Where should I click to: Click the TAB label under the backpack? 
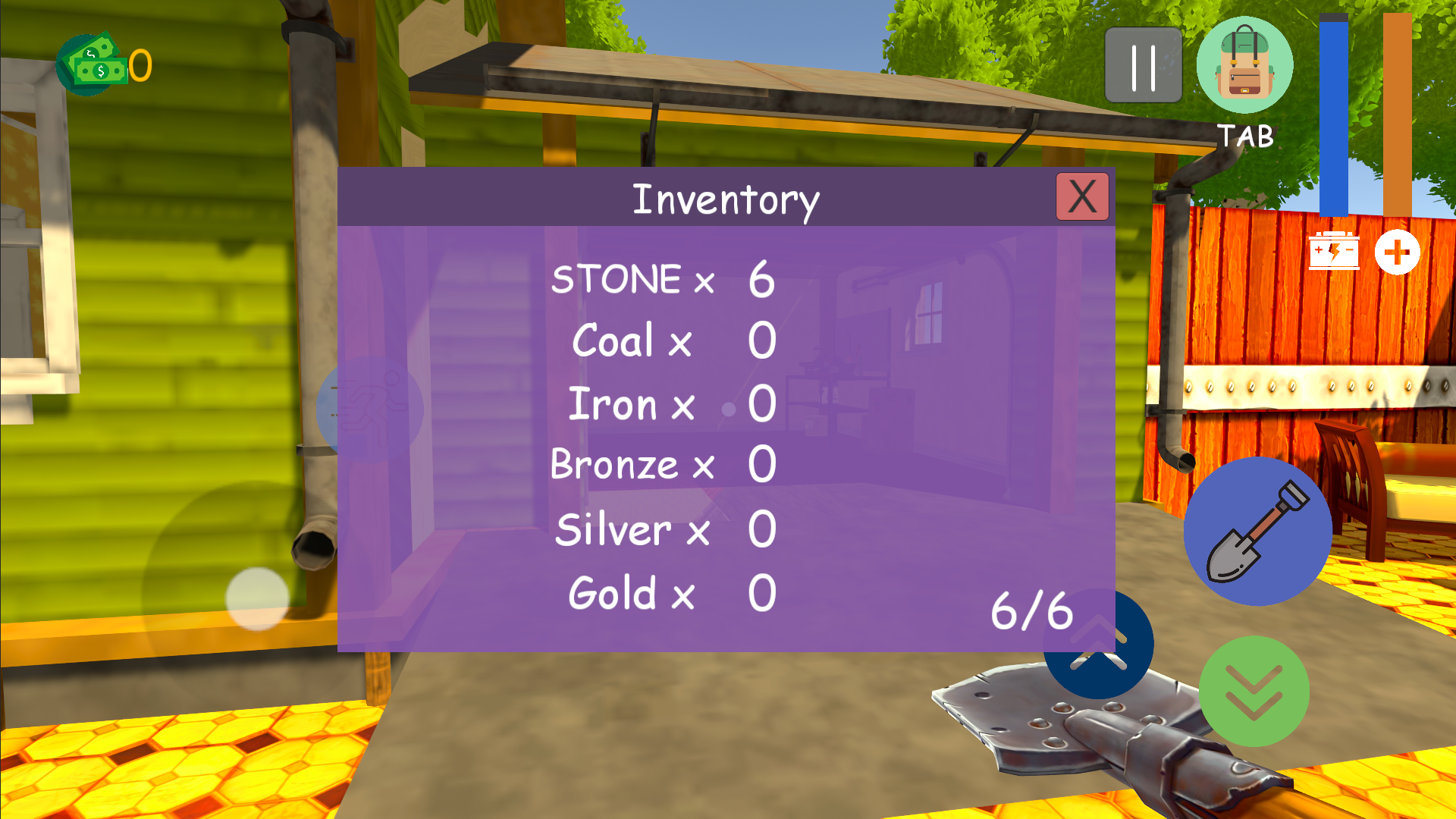tap(1244, 135)
